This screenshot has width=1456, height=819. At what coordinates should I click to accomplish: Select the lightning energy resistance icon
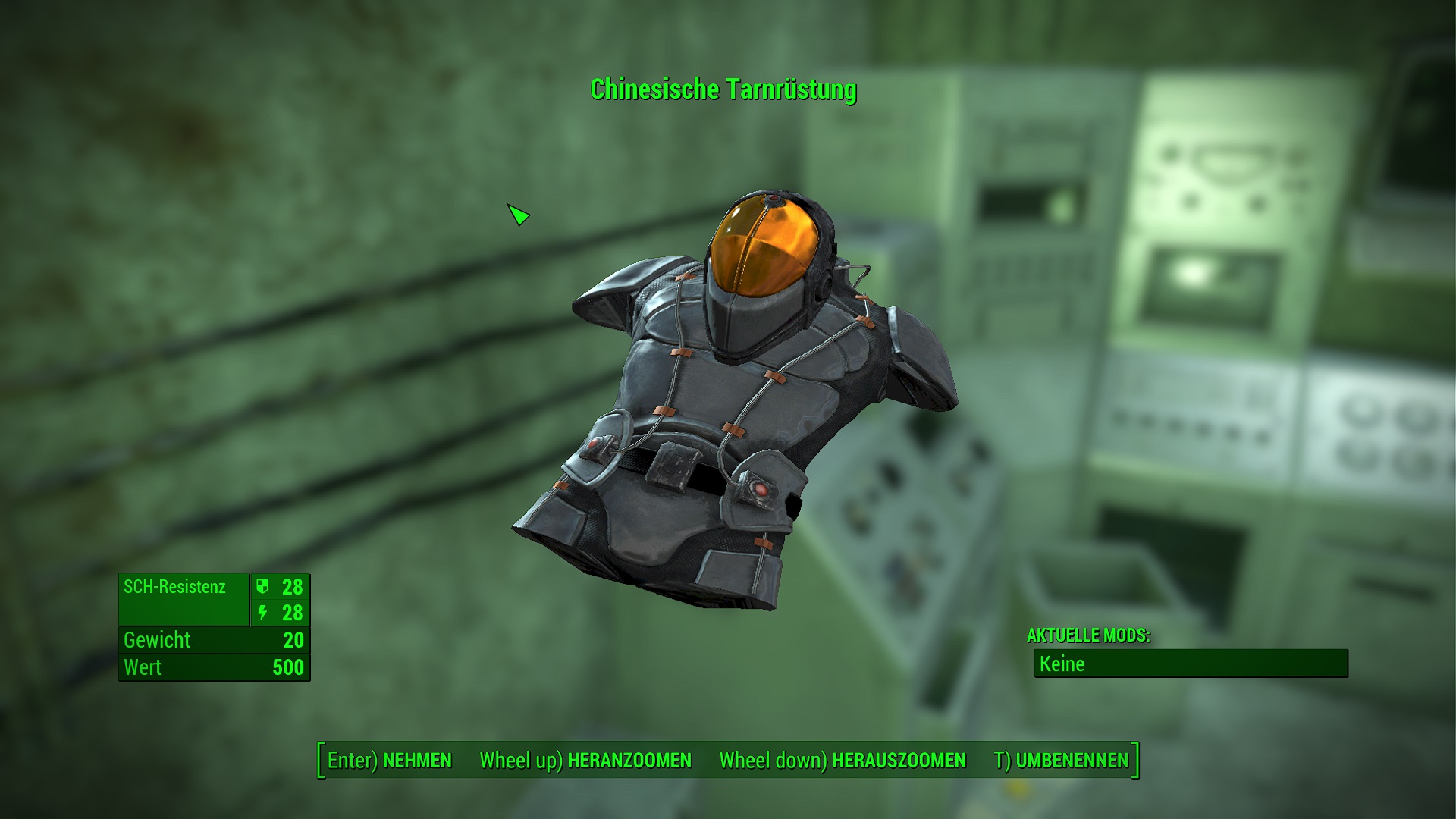[x=261, y=613]
